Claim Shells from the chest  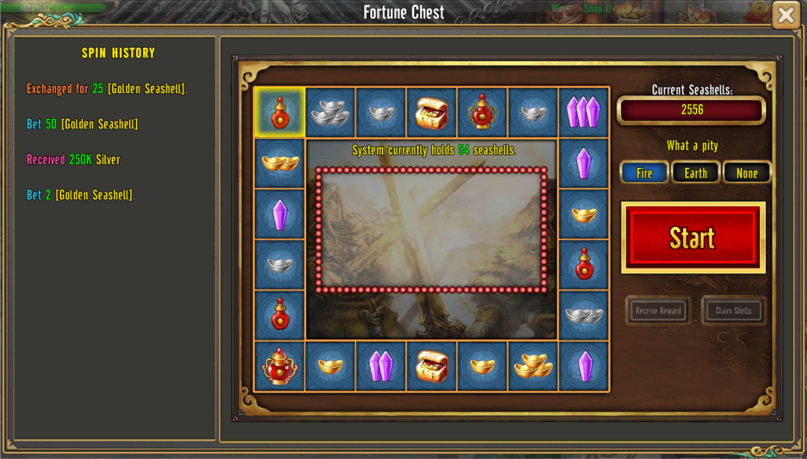[733, 310]
